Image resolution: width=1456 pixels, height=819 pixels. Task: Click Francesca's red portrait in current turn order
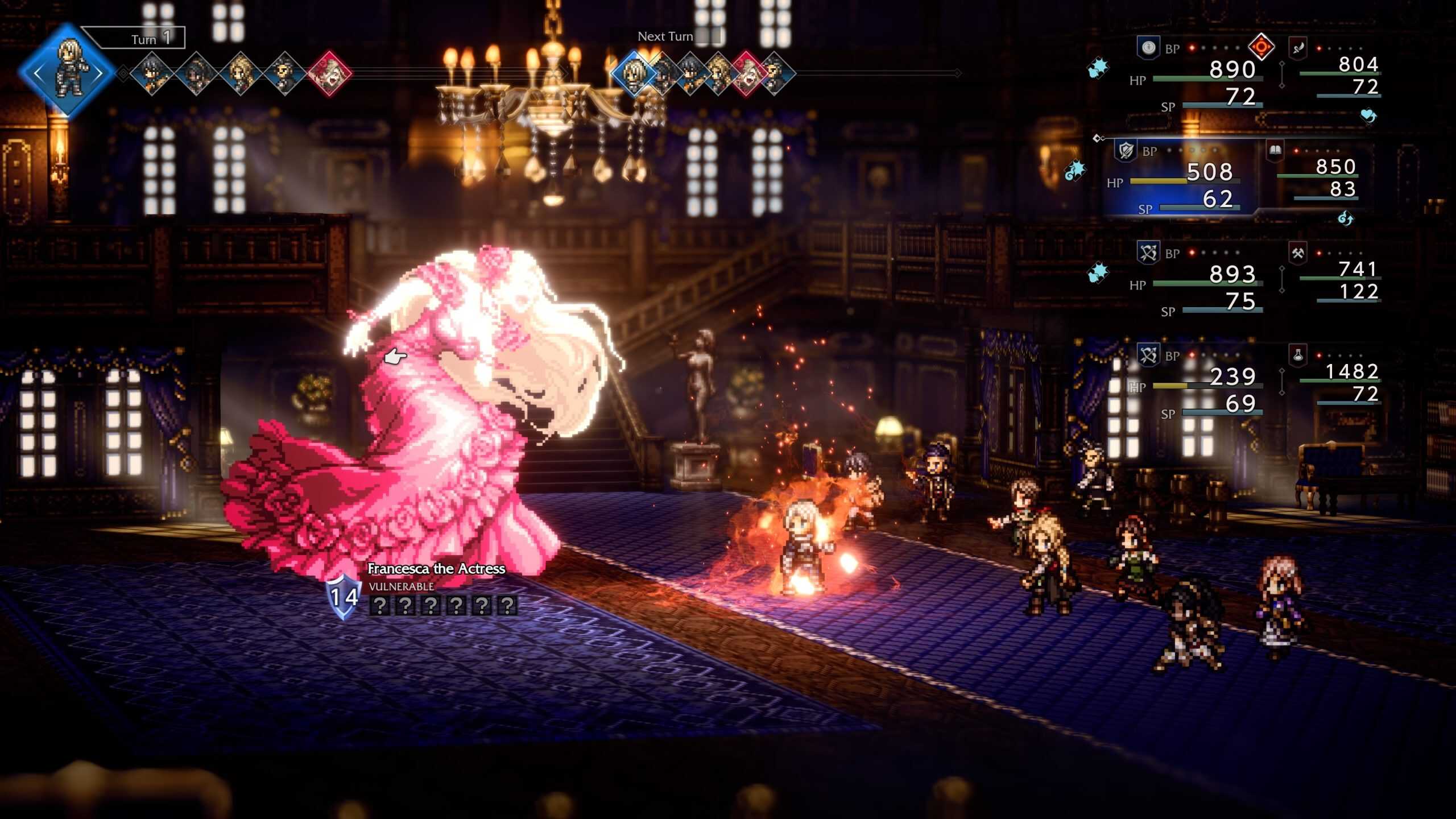(x=329, y=74)
